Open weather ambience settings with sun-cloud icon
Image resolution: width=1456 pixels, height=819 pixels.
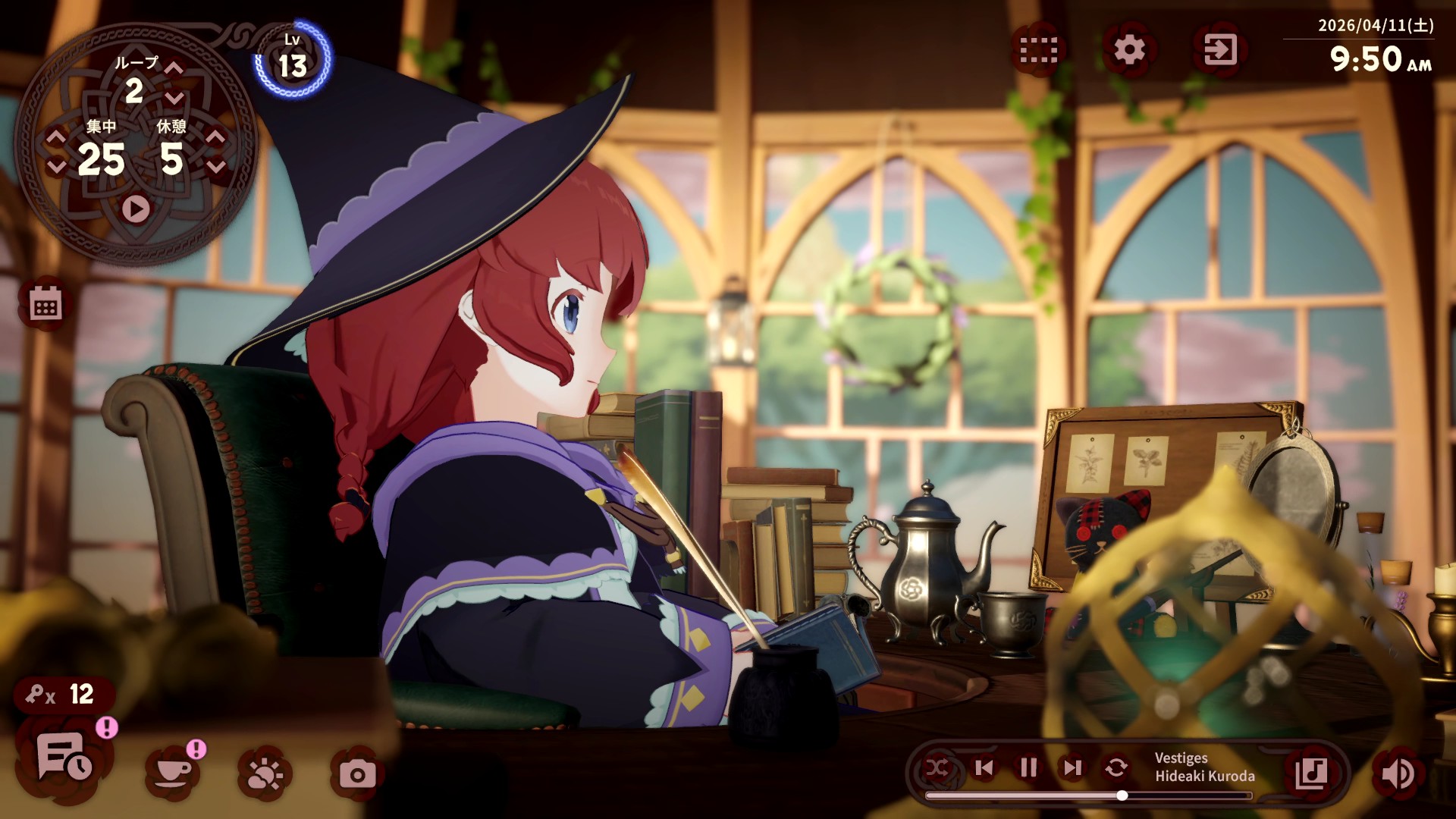click(264, 772)
